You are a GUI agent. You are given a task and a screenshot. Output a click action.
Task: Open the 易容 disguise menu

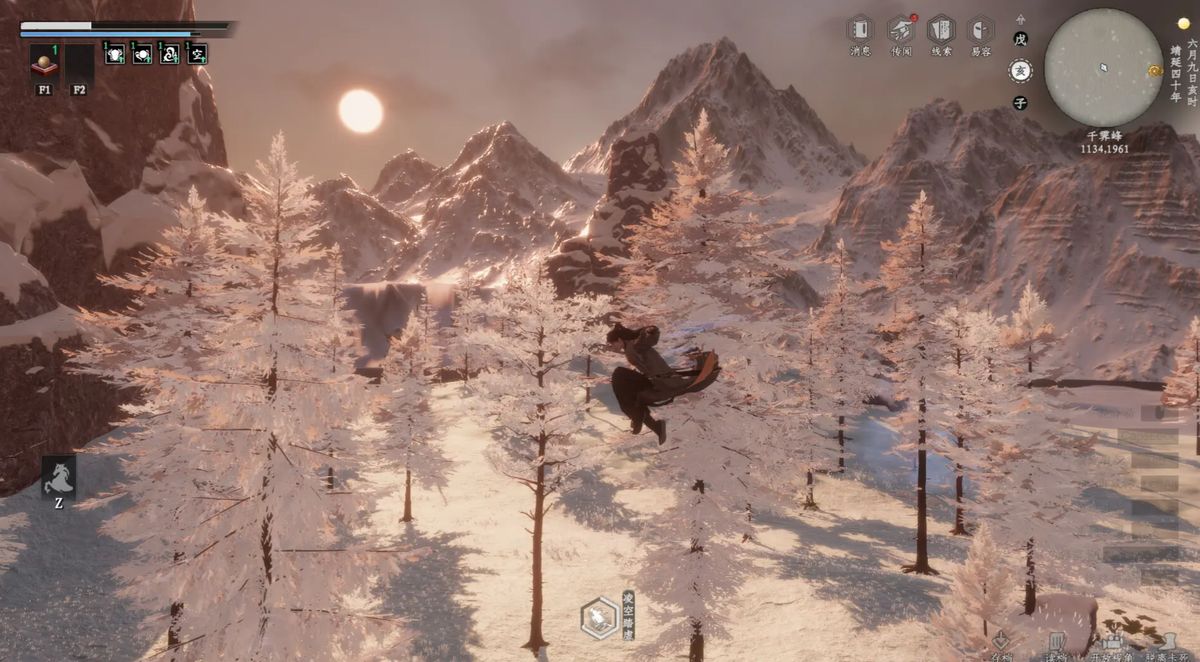click(x=981, y=29)
